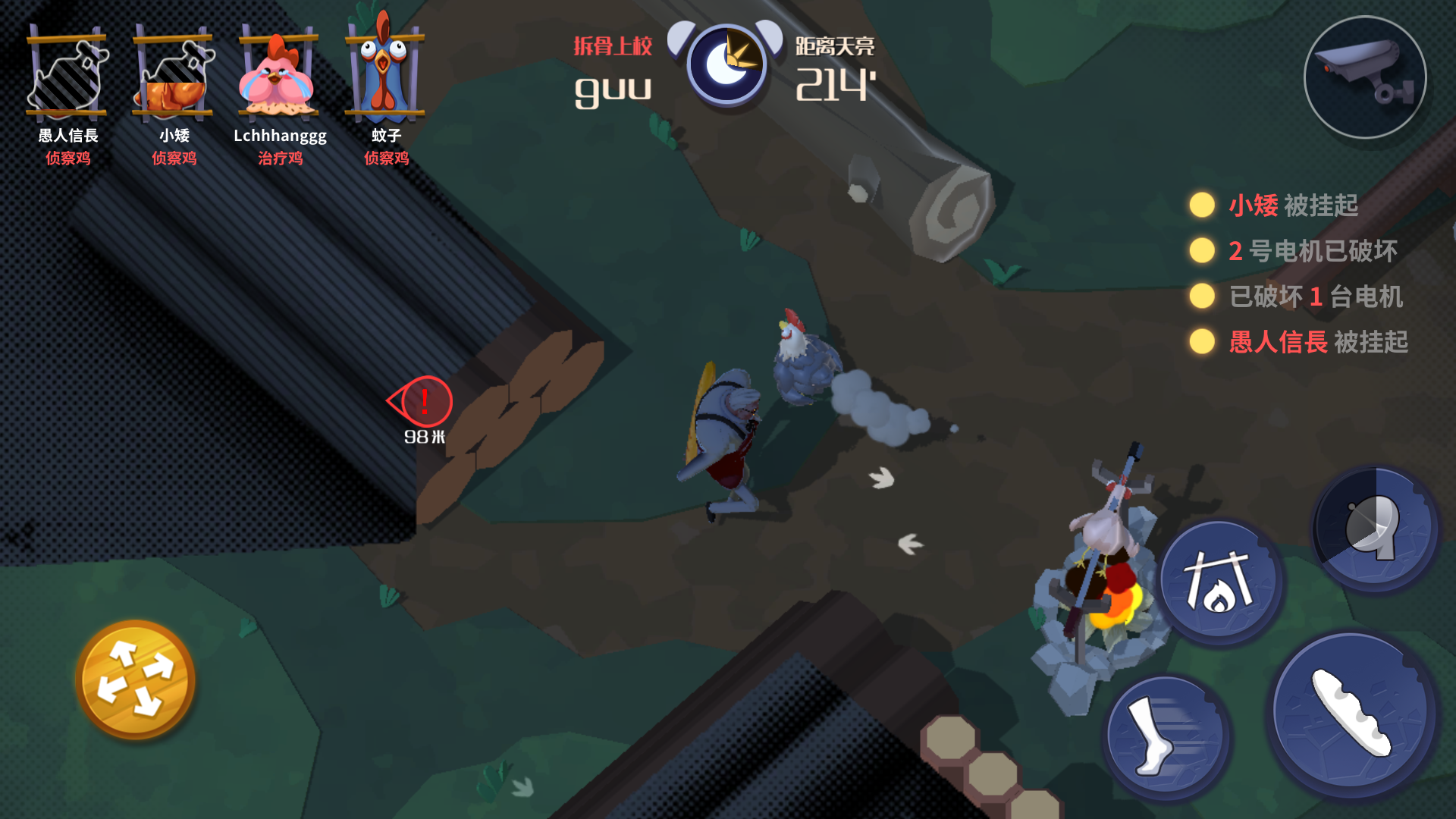1456x819 pixels.
Task: Activate the foot sprint skill
Action: [1166, 736]
